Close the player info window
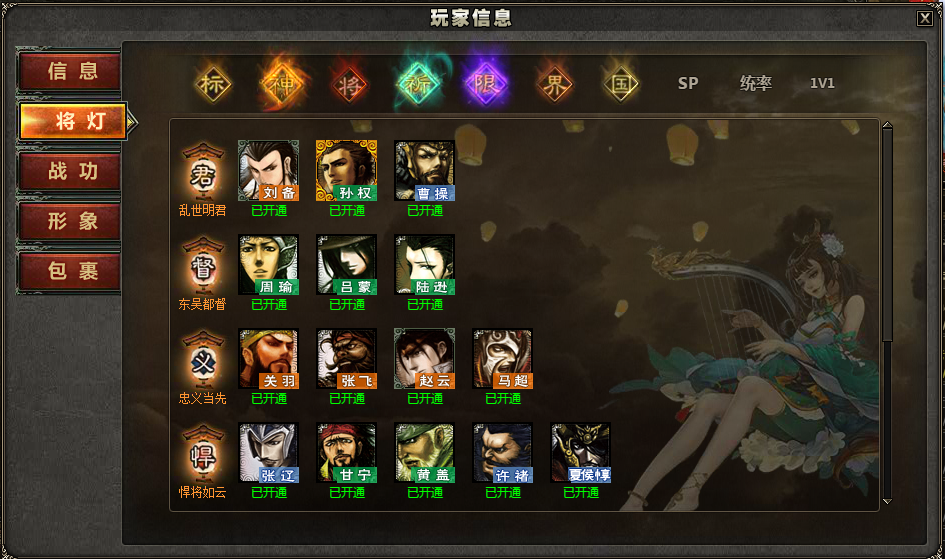The width and height of the screenshot is (945, 559). (924, 17)
